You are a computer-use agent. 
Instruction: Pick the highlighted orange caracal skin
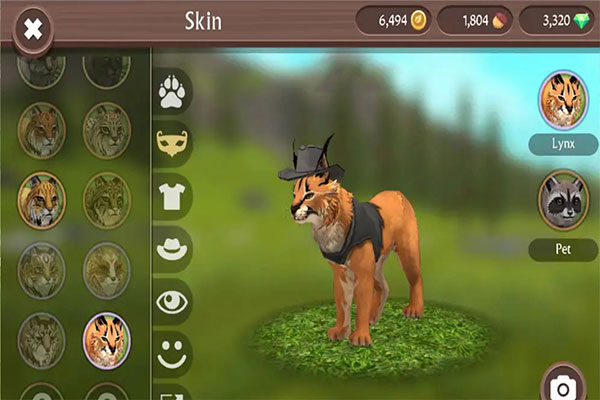coord(107,340)
